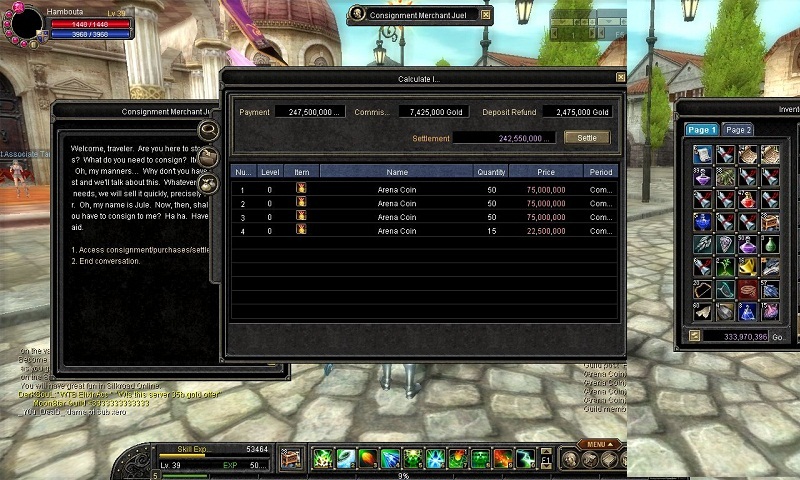Sort the list by Price column header

tap(545, 172)
